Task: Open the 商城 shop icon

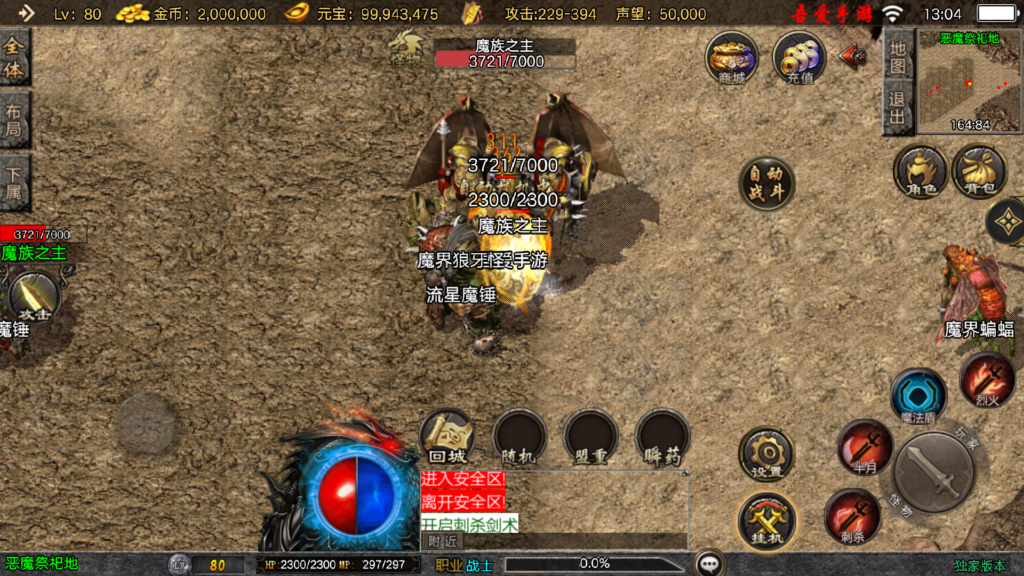Action: click(732, 58)
